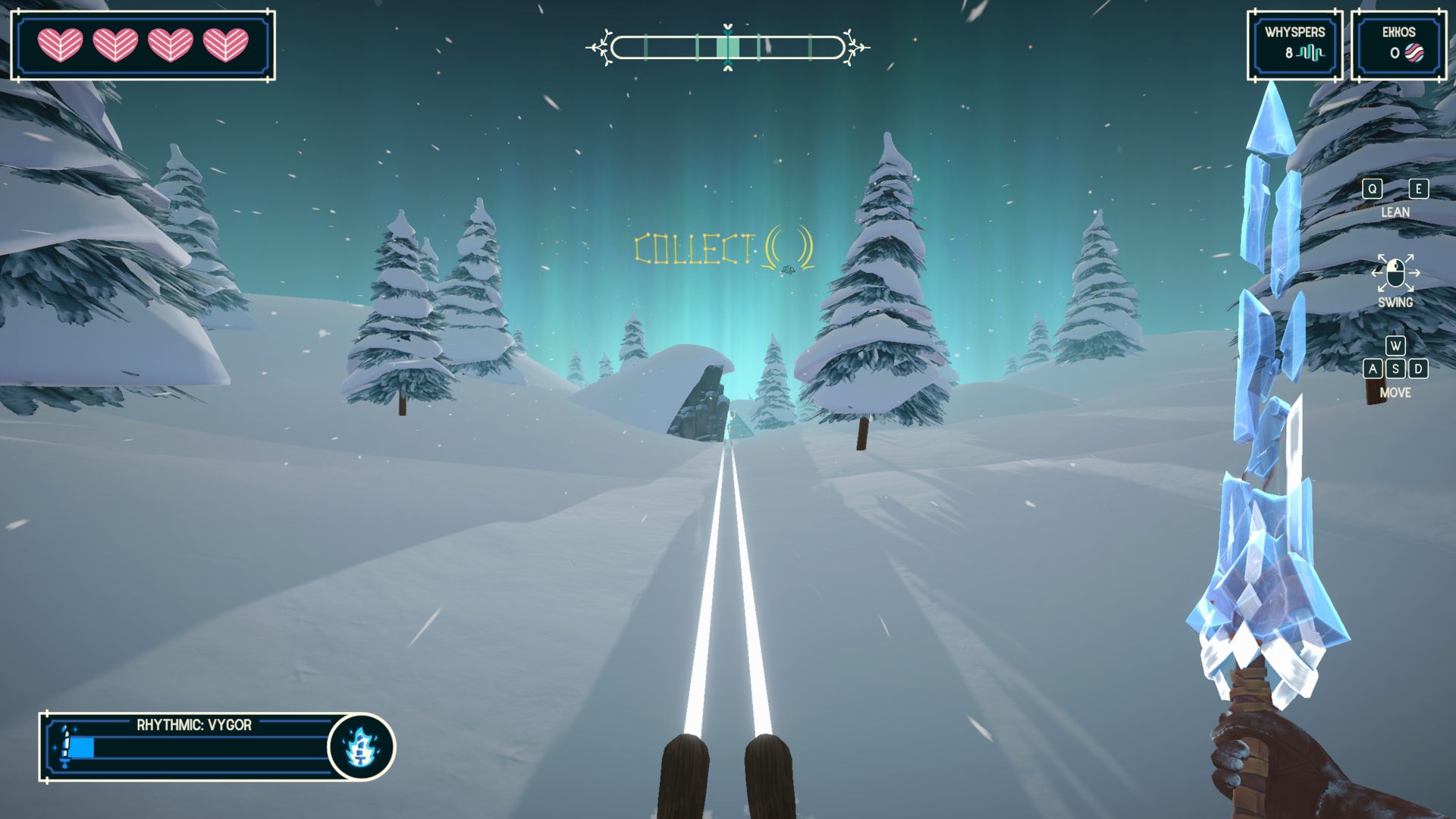
Task: Activate the blue flame Vygor ability icon
Action: 361,747
